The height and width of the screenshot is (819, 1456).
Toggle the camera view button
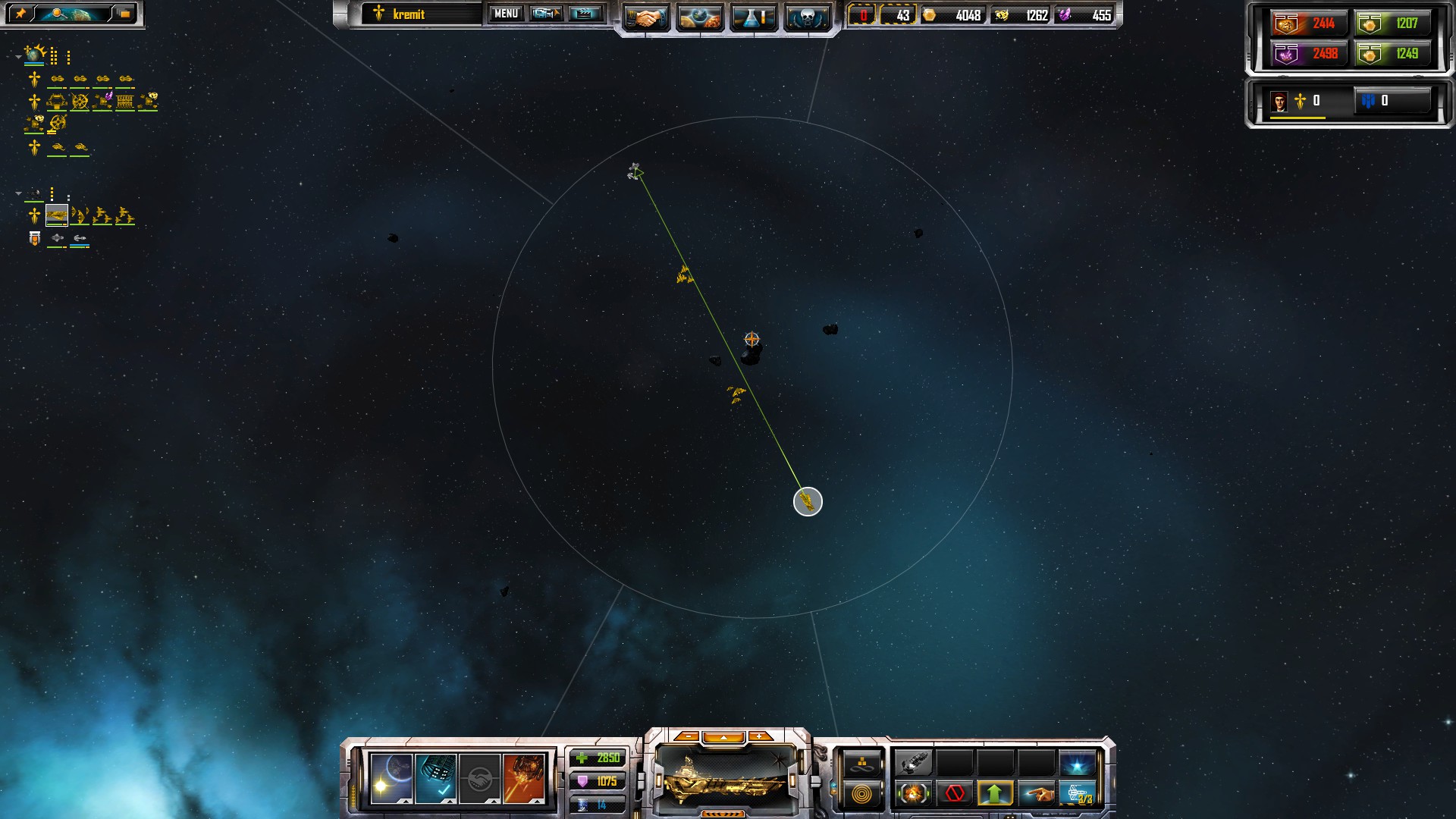(545, 14)
